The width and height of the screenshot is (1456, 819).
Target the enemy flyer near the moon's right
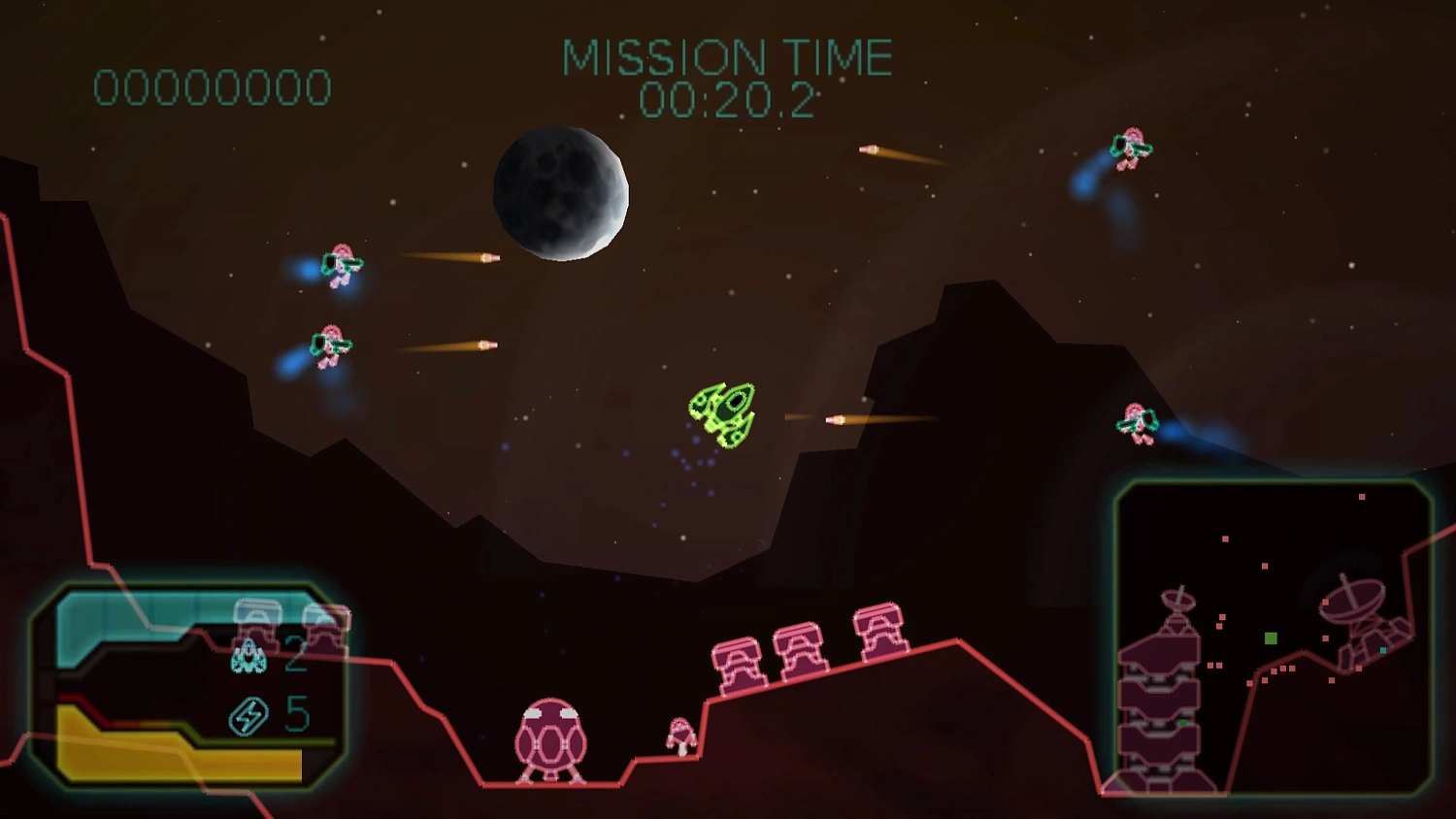click(1131, 147)
